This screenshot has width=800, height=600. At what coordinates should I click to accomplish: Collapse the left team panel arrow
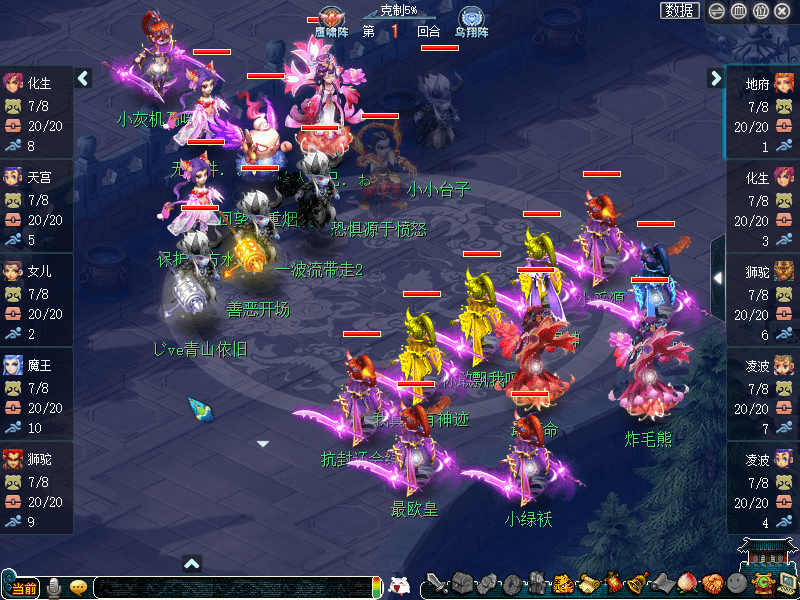tap(83, 78)
